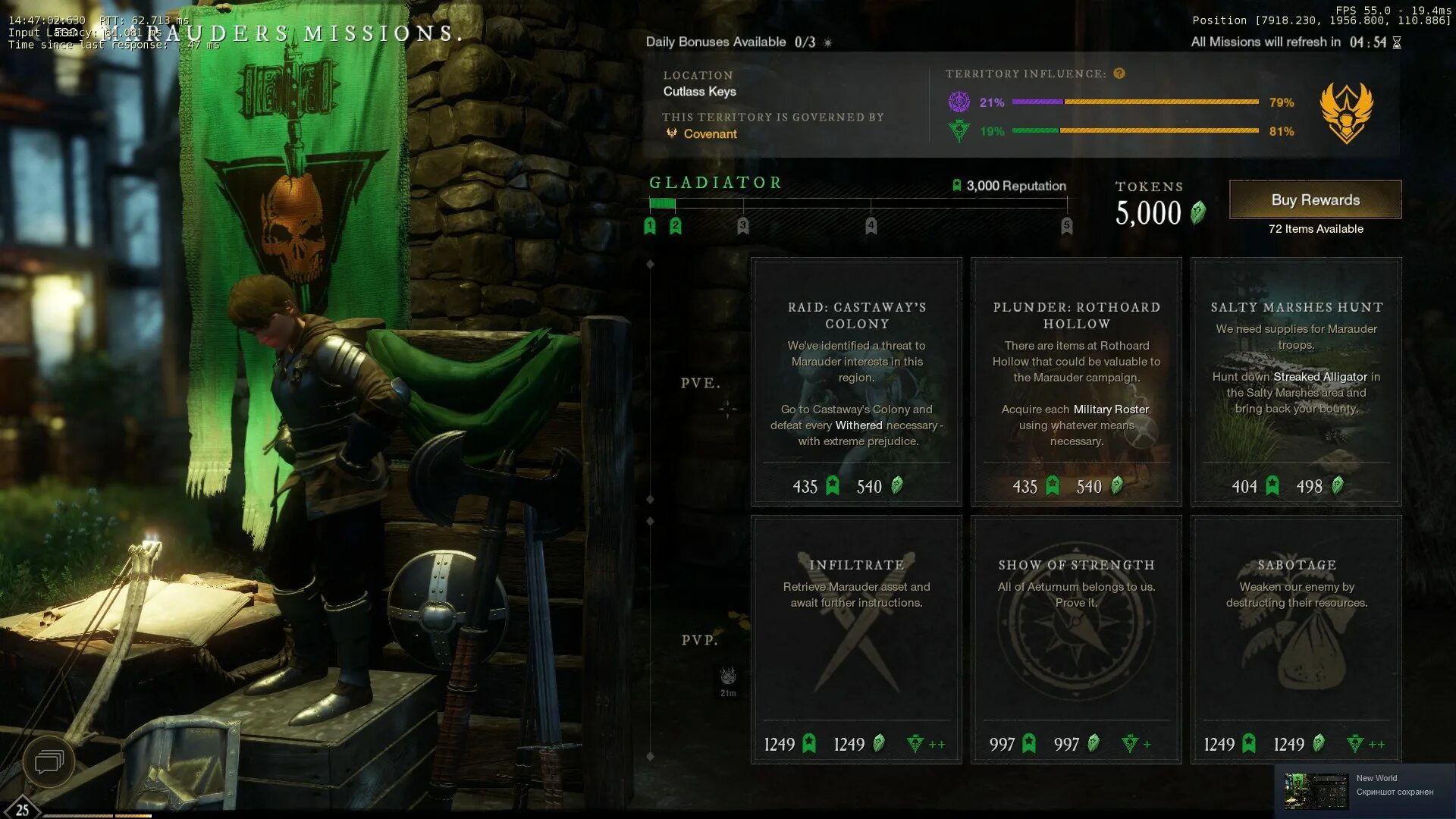Open the Buy Rewards shop

1315,199
